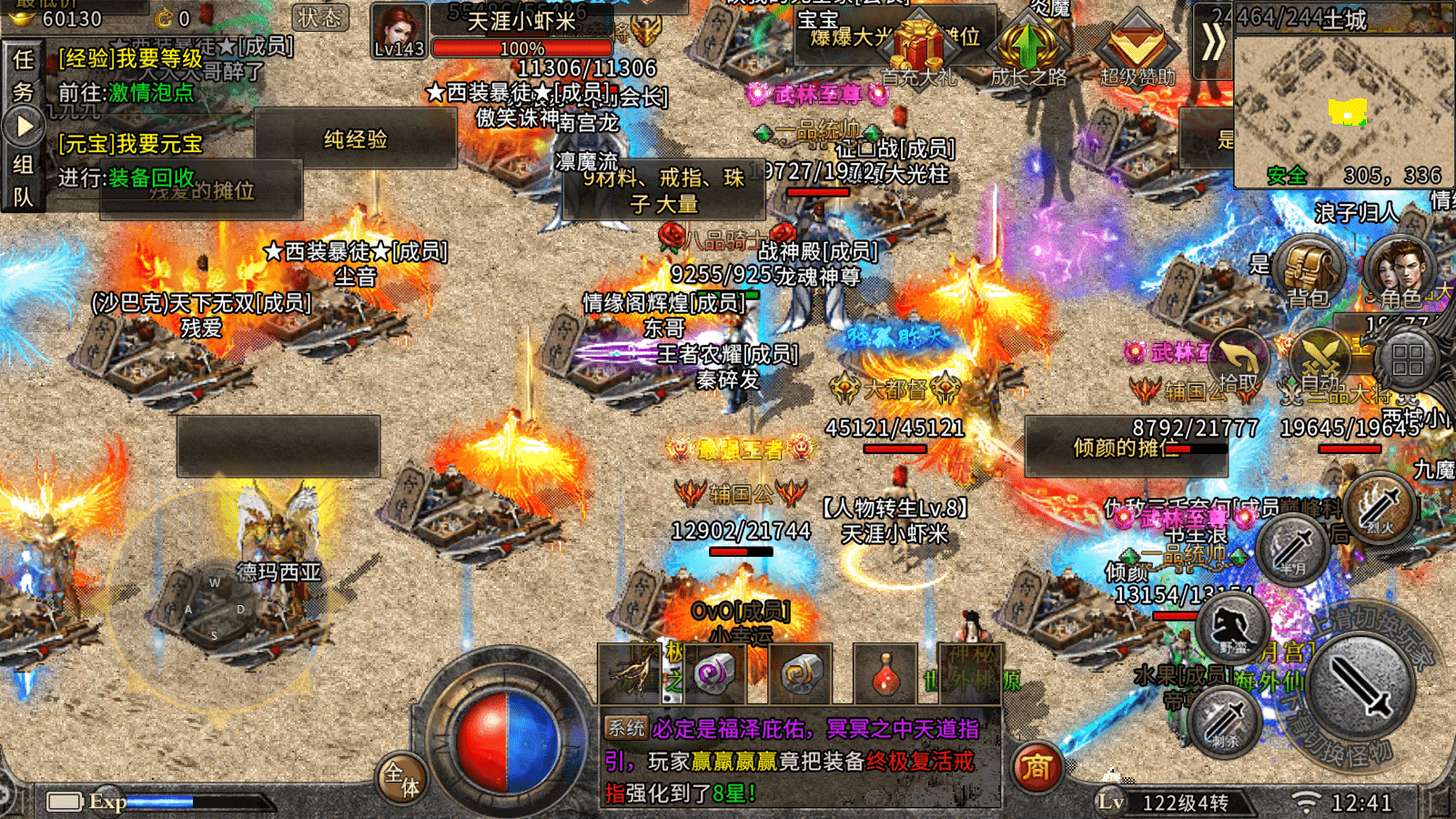Open the 状态 status button

point(320,17)
